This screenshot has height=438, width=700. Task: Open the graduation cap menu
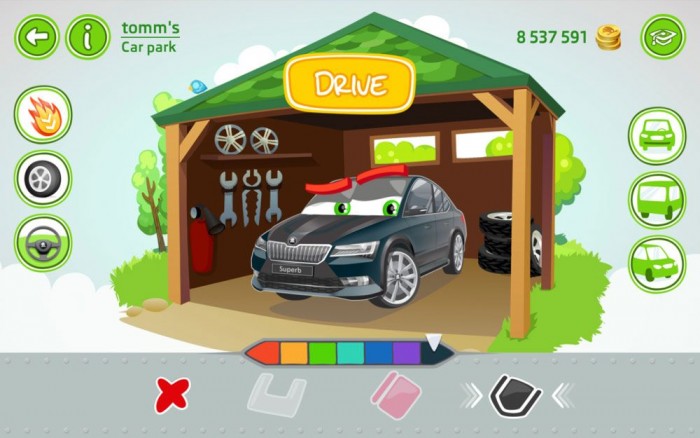(662, 37)
